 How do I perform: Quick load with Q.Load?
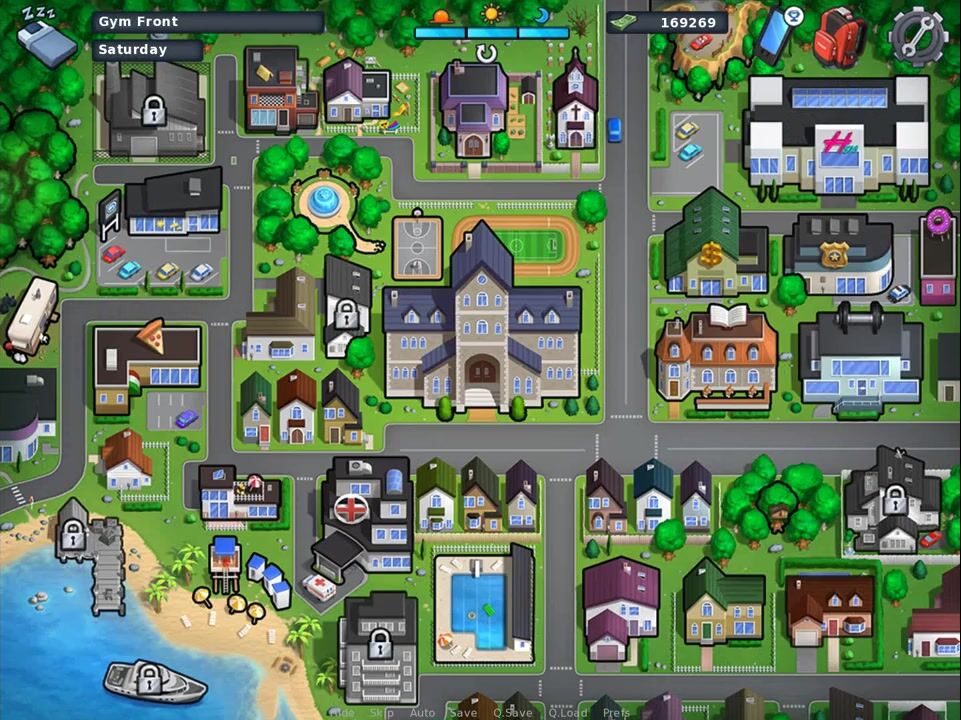567,713
